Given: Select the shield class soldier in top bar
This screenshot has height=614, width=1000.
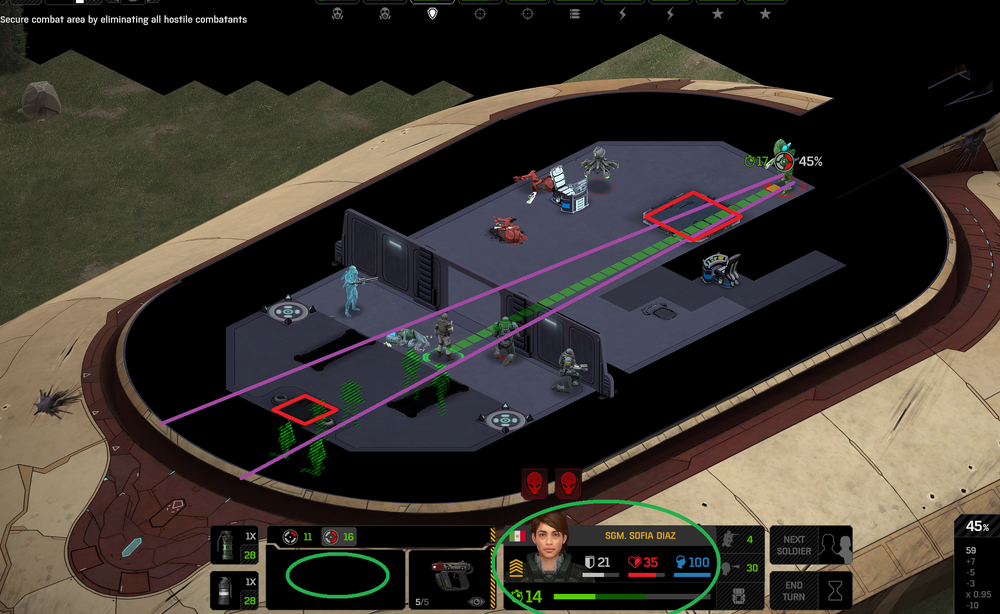Looking at the screenshot, I should tap(432, 13).
